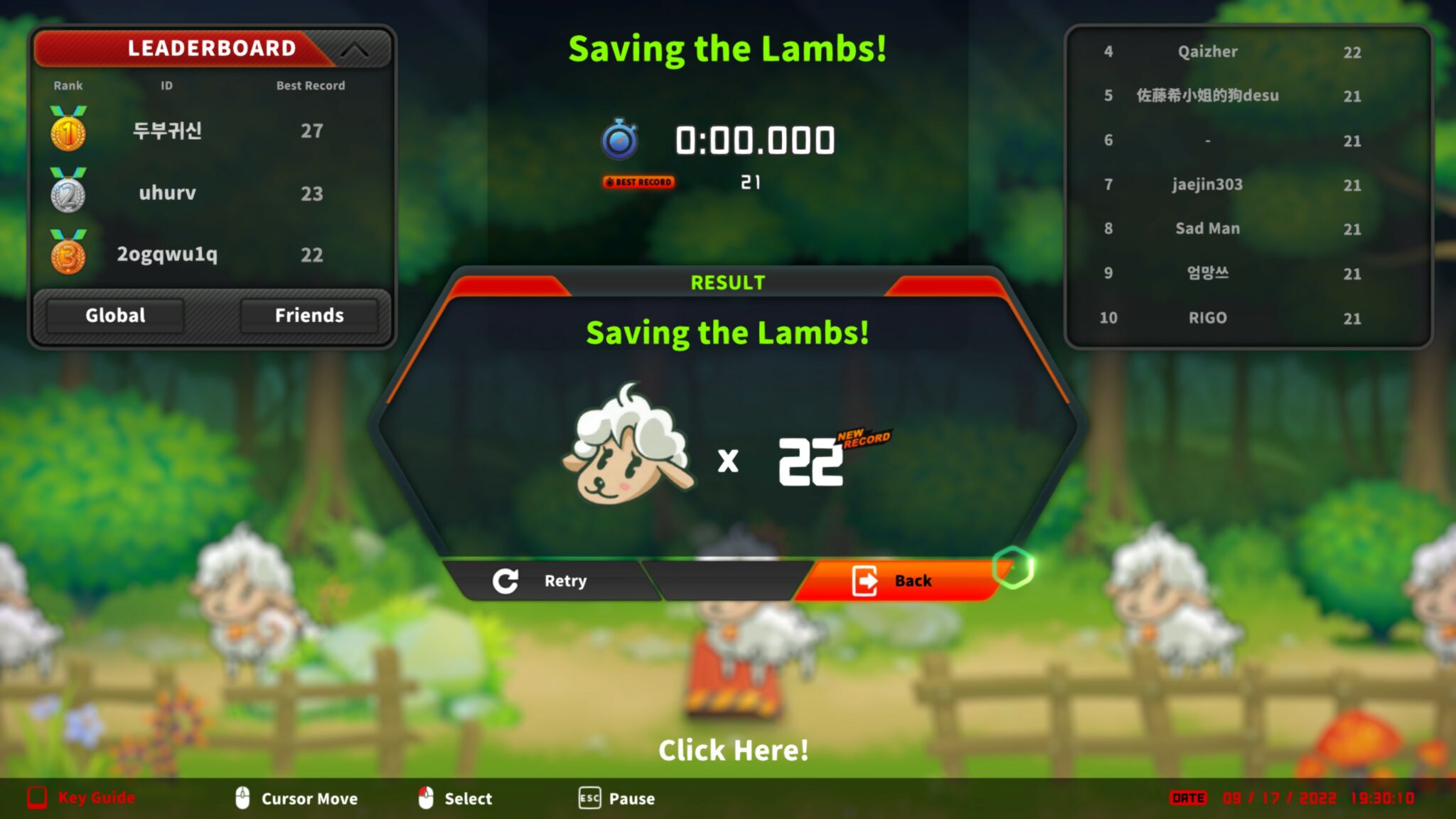1456x819 pixels.
Task: Show the Friends leaderboard
Action: 309,316
